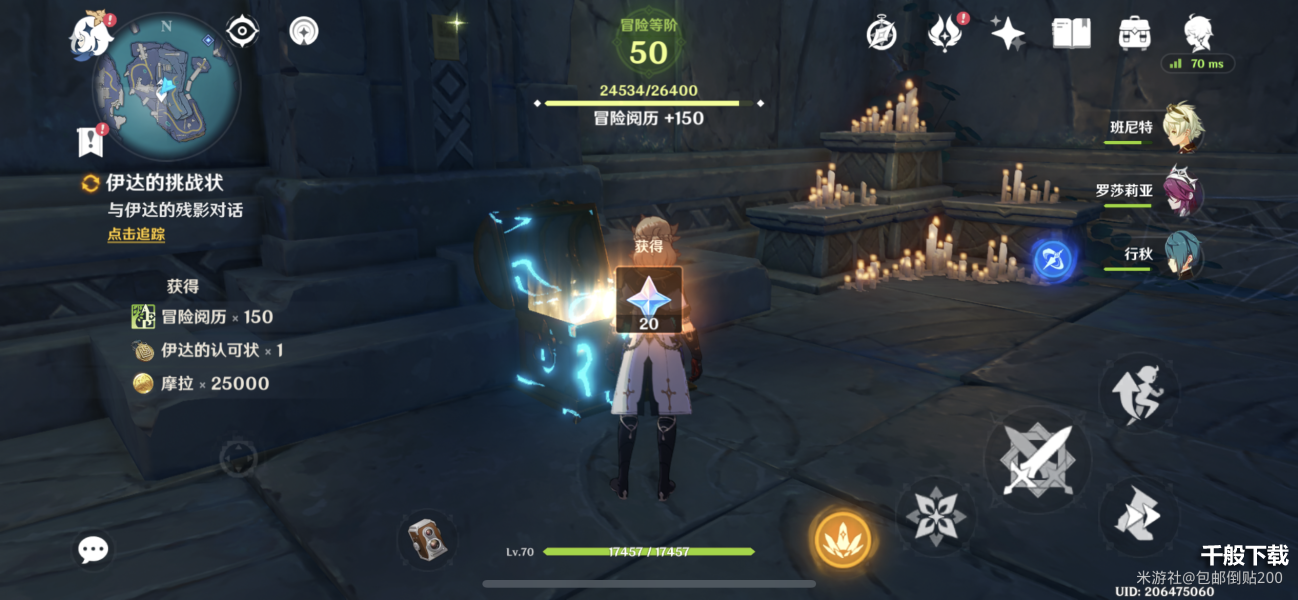
Task: Activate the elemental skill button
Action: [x=935, y=515]
